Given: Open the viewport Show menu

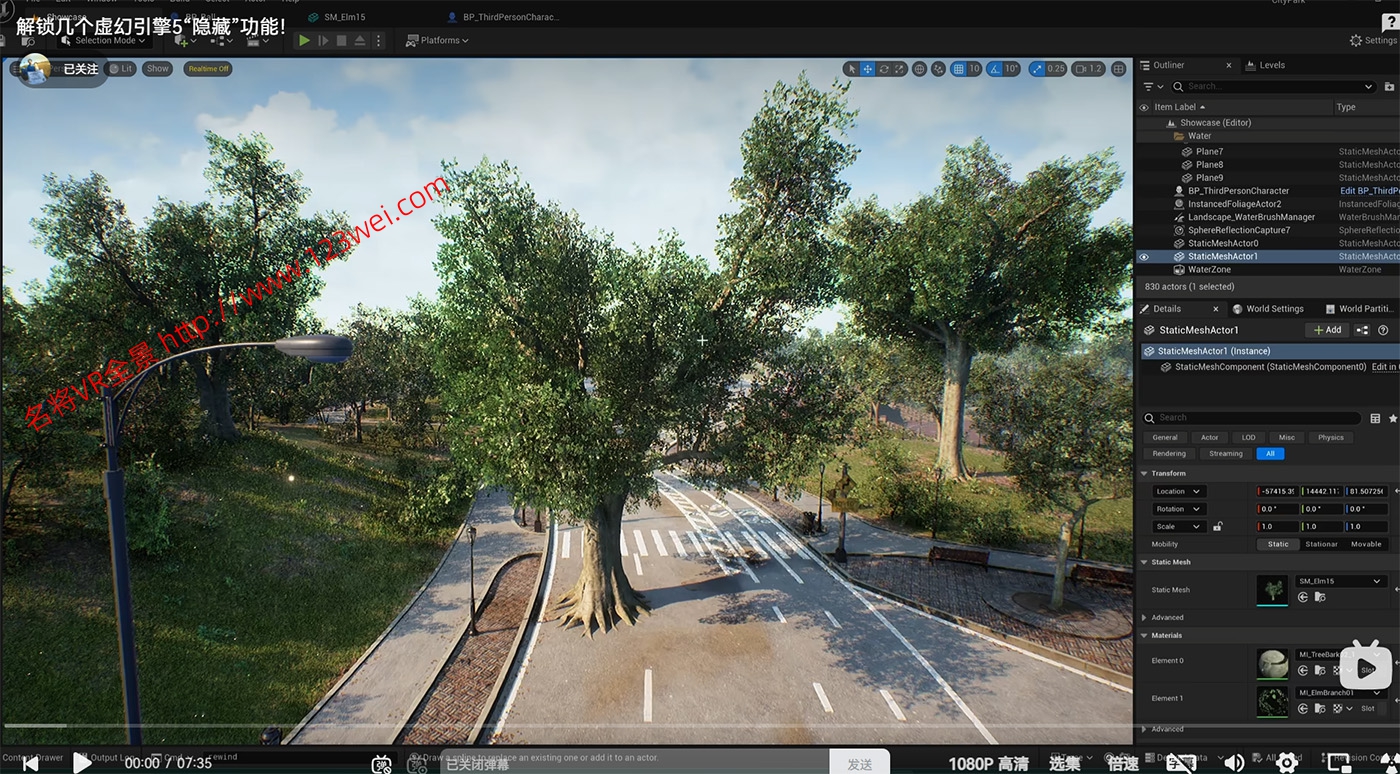Looking at the screenshot, I should (x=158, y=69).
